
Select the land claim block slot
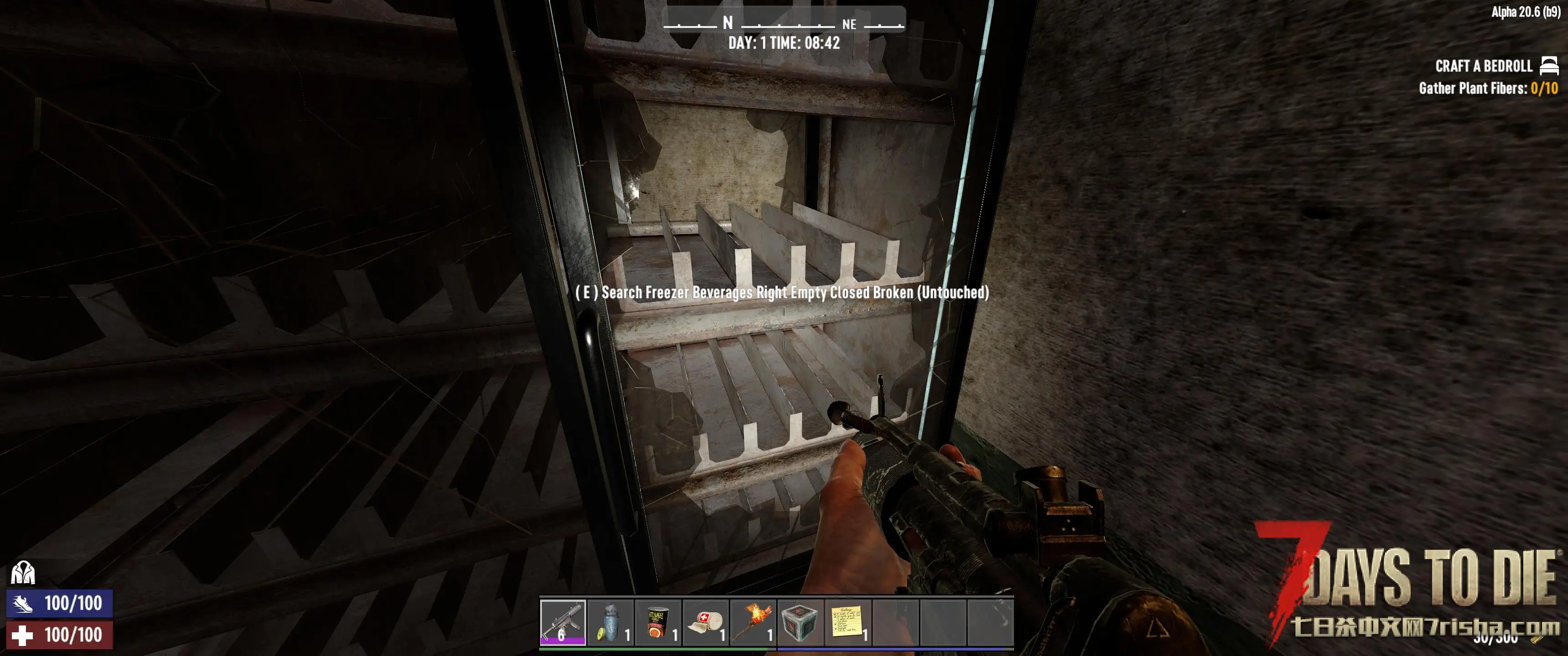click(x=800, y=622)
